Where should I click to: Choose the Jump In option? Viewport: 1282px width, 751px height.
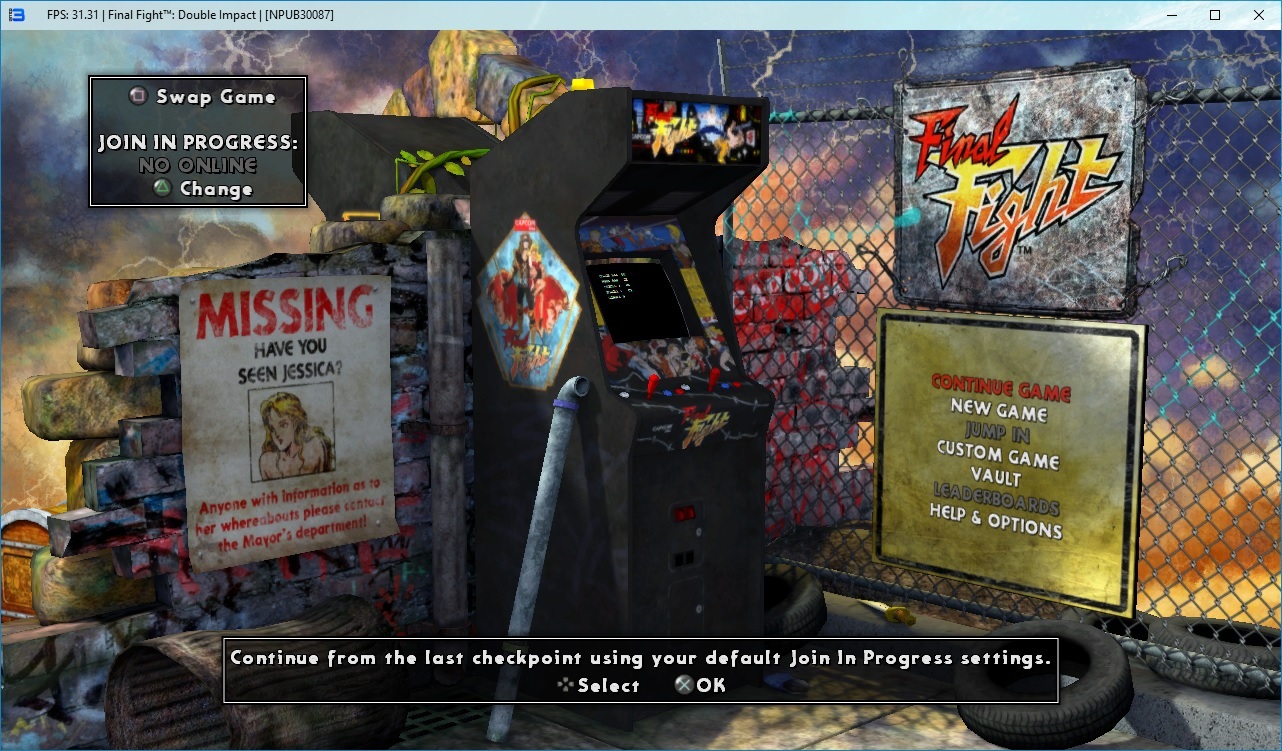[997, 433]
